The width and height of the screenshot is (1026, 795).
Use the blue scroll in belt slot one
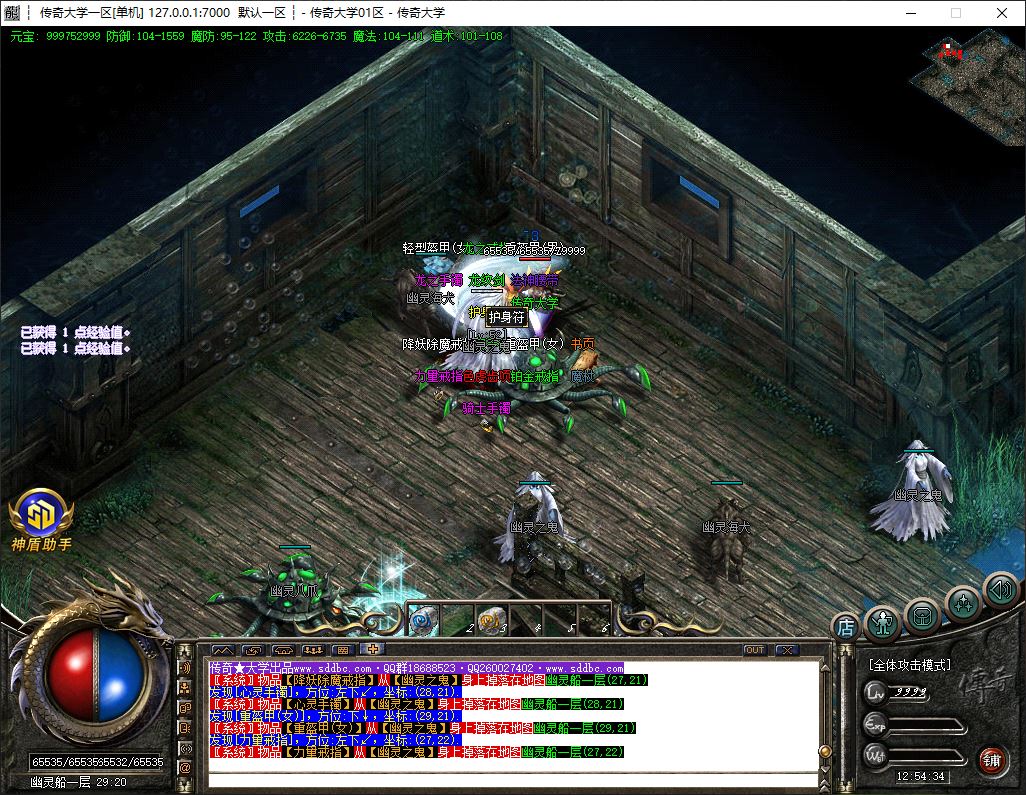420,620
